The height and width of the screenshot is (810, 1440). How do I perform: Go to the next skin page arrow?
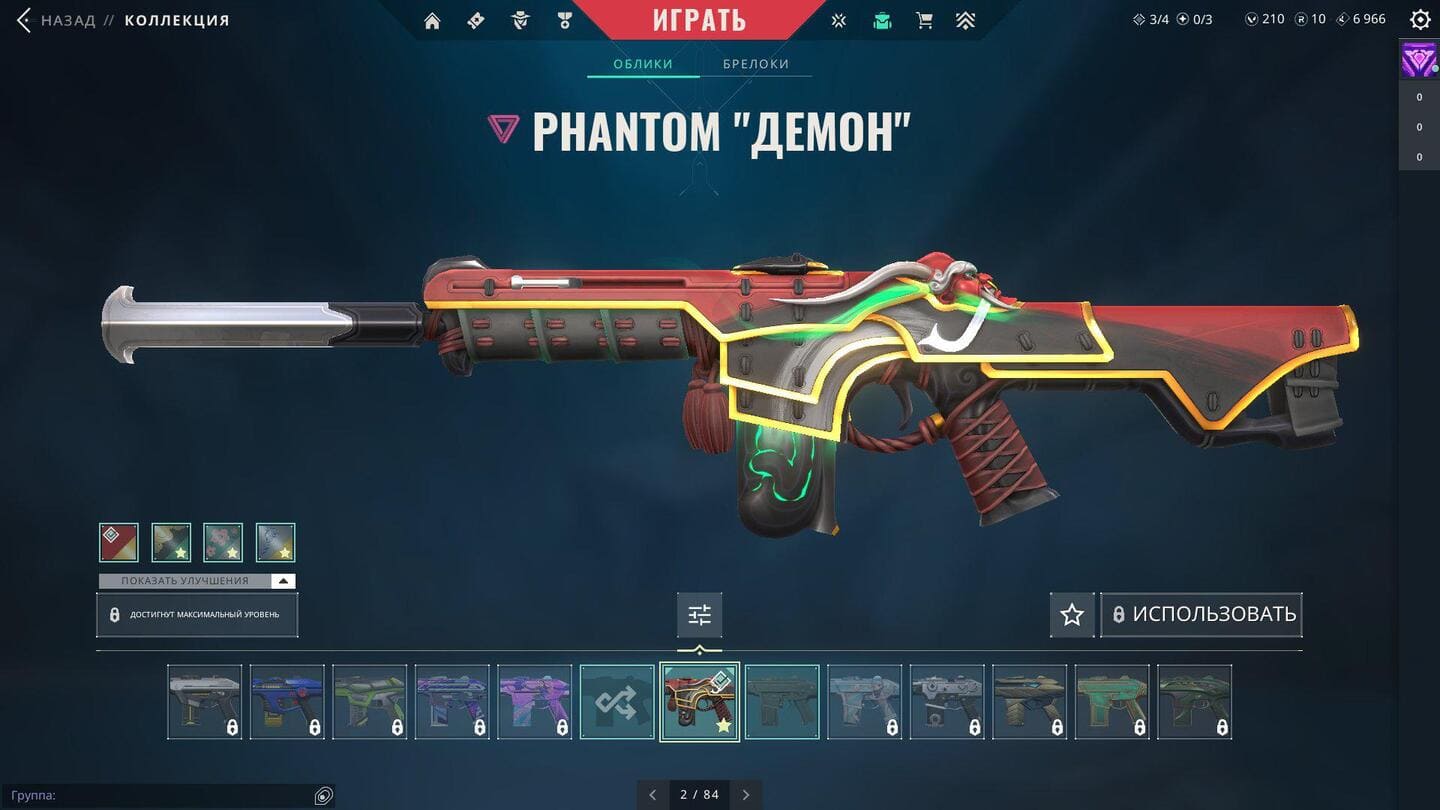(746, 795)
